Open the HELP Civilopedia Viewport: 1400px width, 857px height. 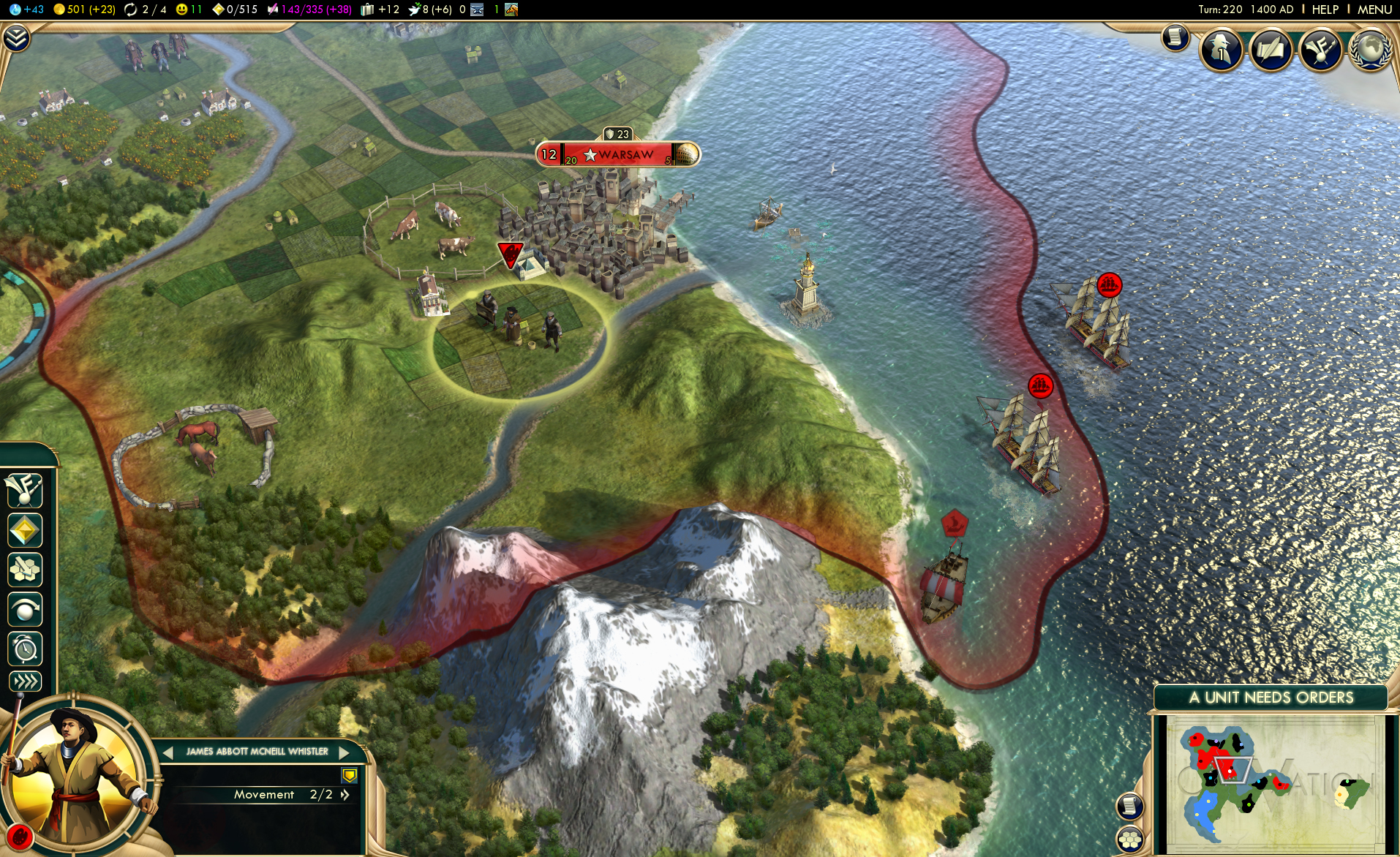tap(1325, 10)
